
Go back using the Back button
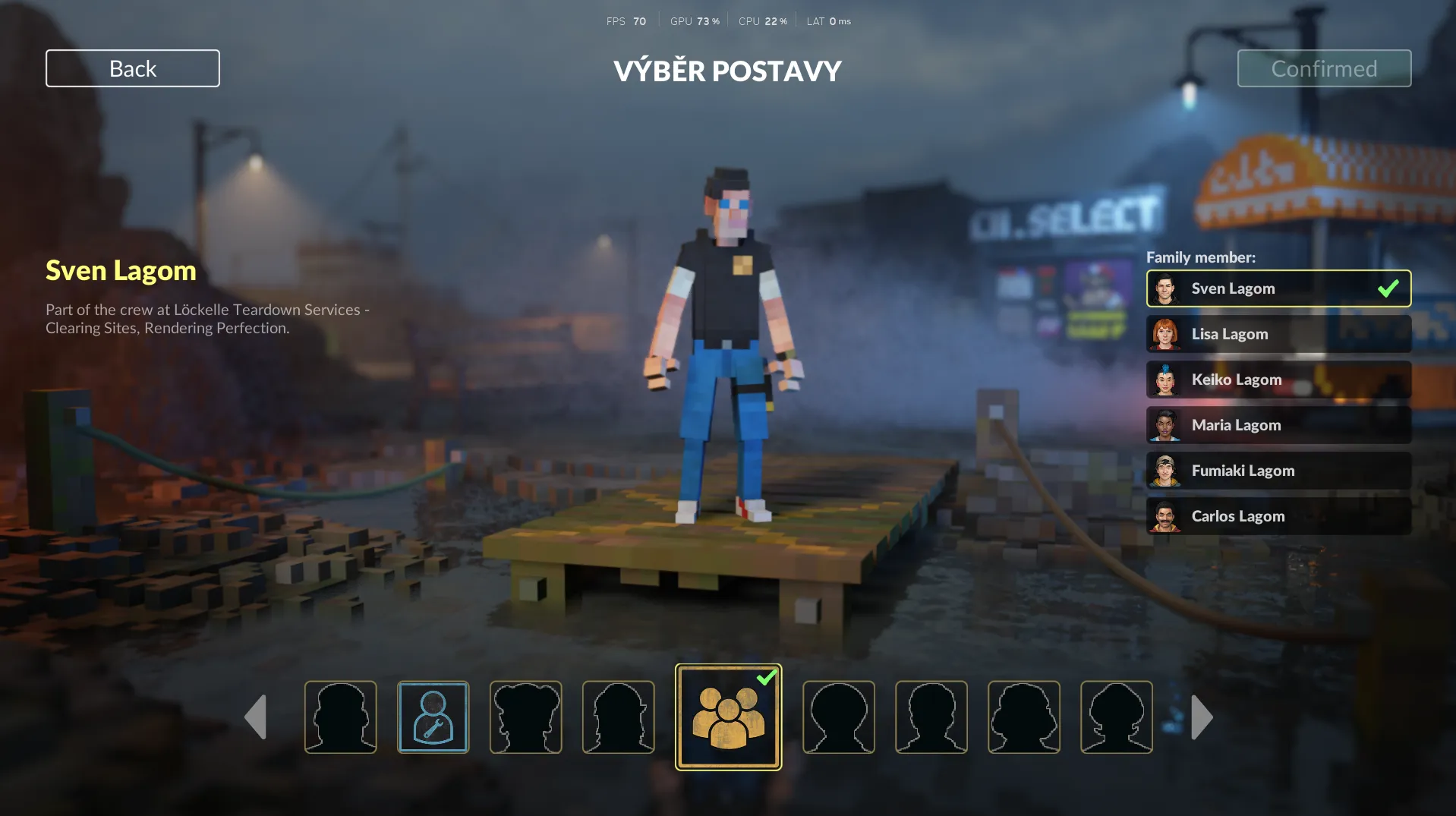133,68
